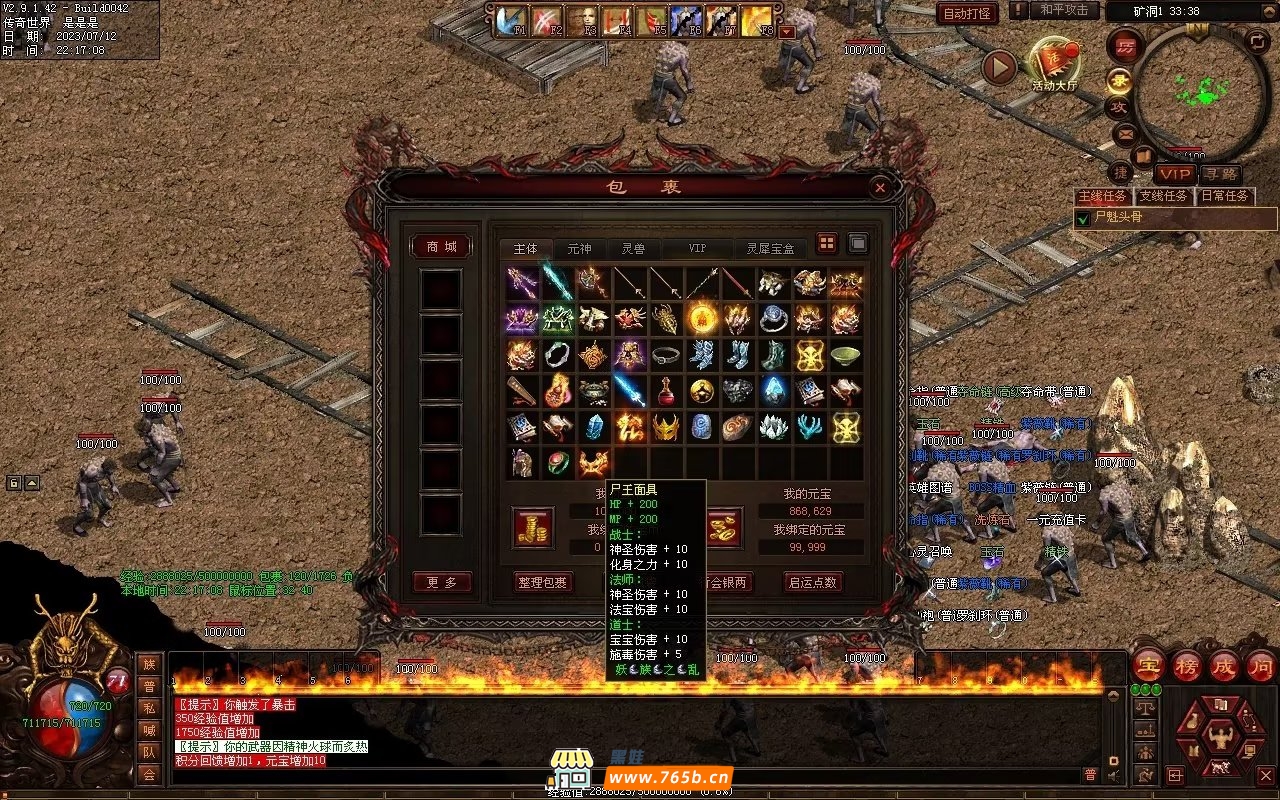Select the golden mask item in the bag
The height and width of the screenshot is (800, 1280).
pyautogui.click(x=665, y=427)
